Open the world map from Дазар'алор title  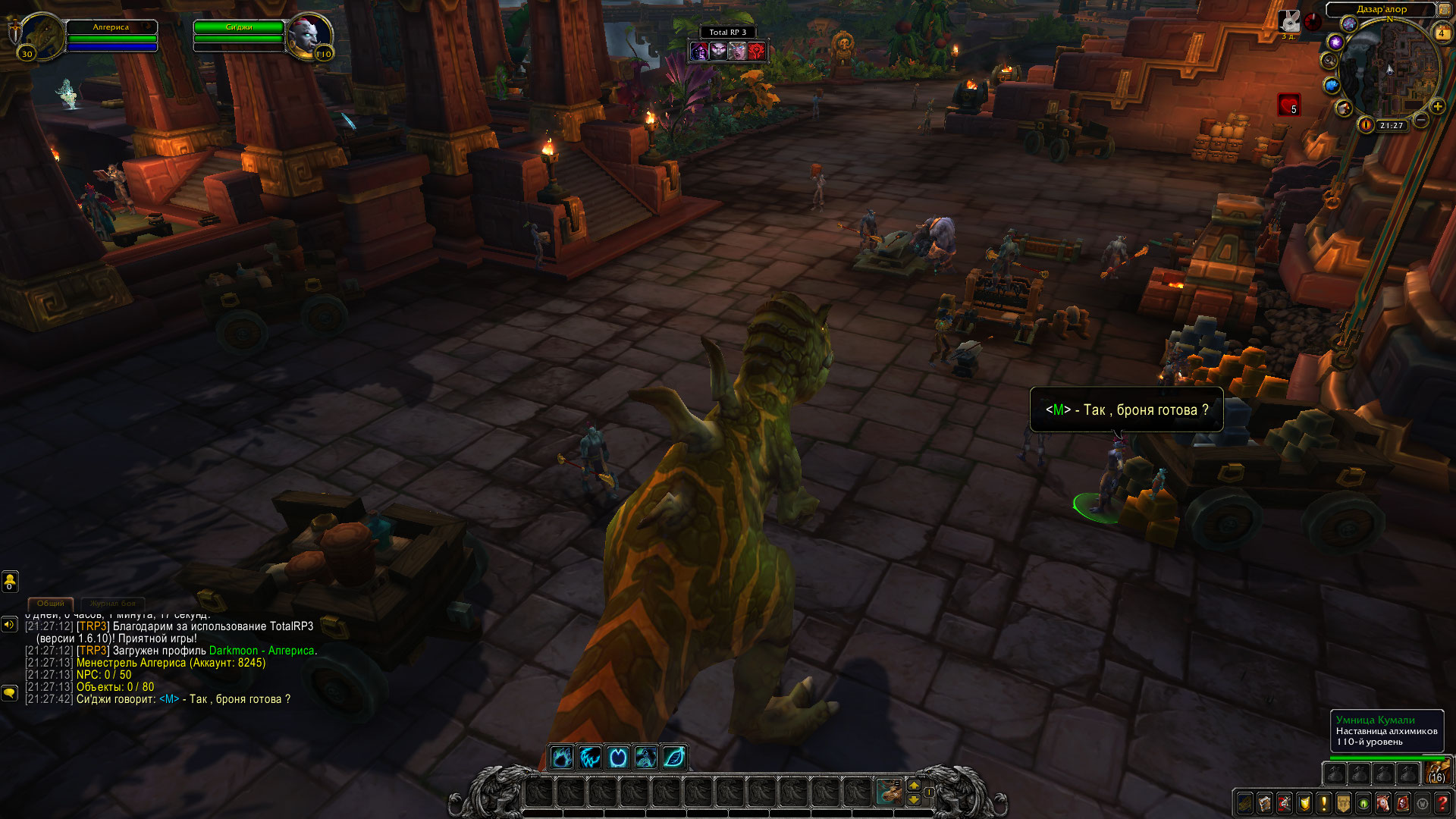(1381, 9)
